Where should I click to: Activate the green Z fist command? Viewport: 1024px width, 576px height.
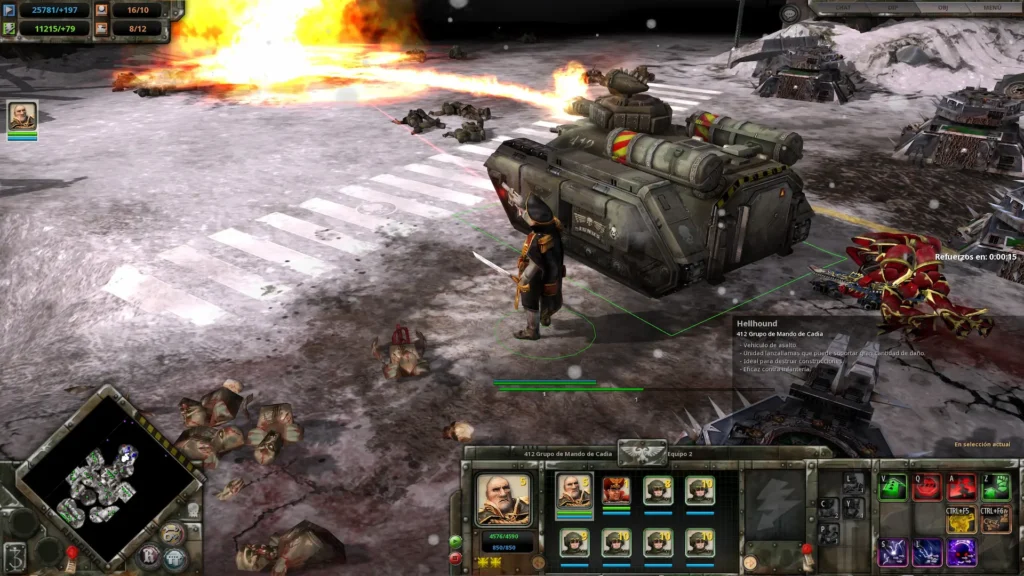click(x=995, y=487)
